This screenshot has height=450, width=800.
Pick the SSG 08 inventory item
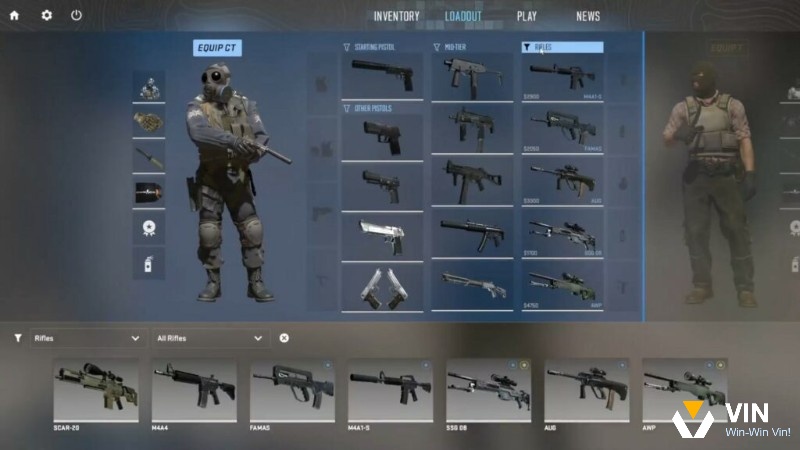point(488,391)
